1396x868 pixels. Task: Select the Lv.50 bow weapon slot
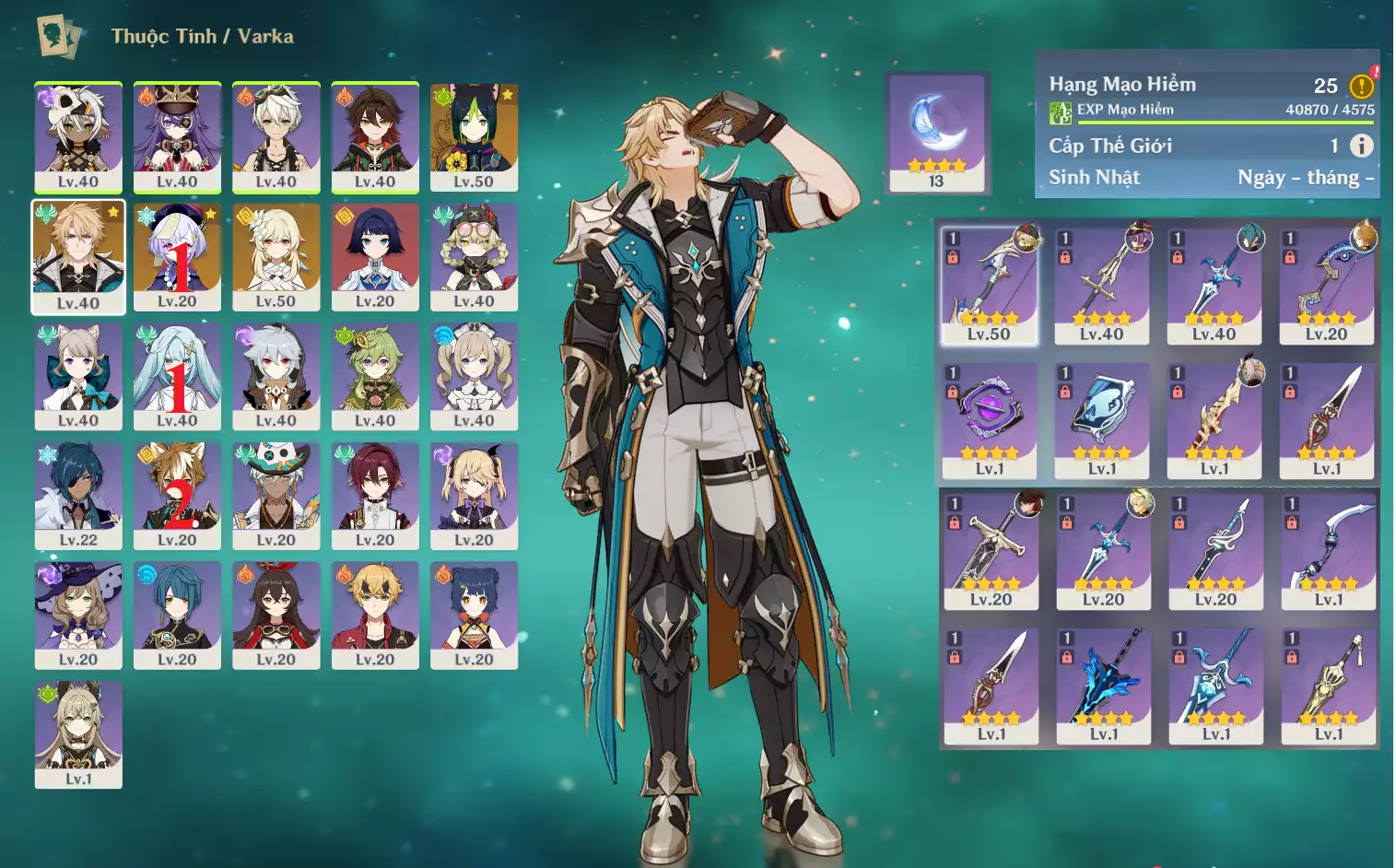pyautogui.click(x=989, y=286)
